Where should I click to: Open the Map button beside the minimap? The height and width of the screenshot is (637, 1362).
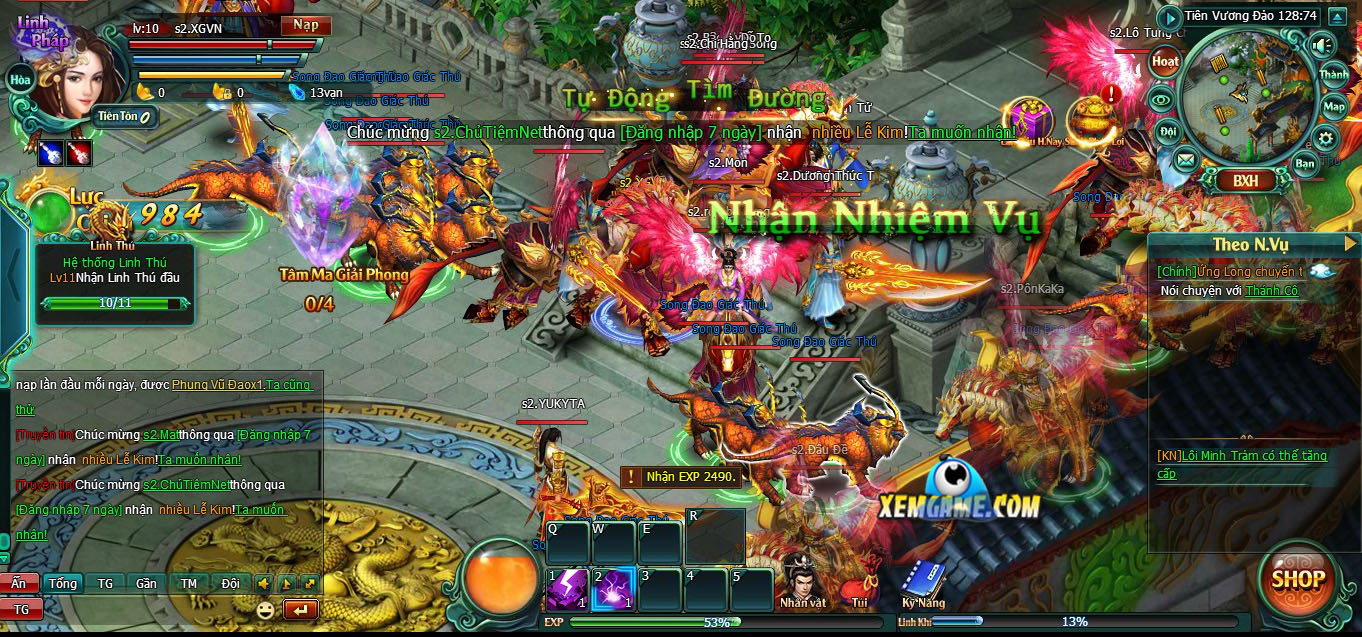tap(1334, 106)
